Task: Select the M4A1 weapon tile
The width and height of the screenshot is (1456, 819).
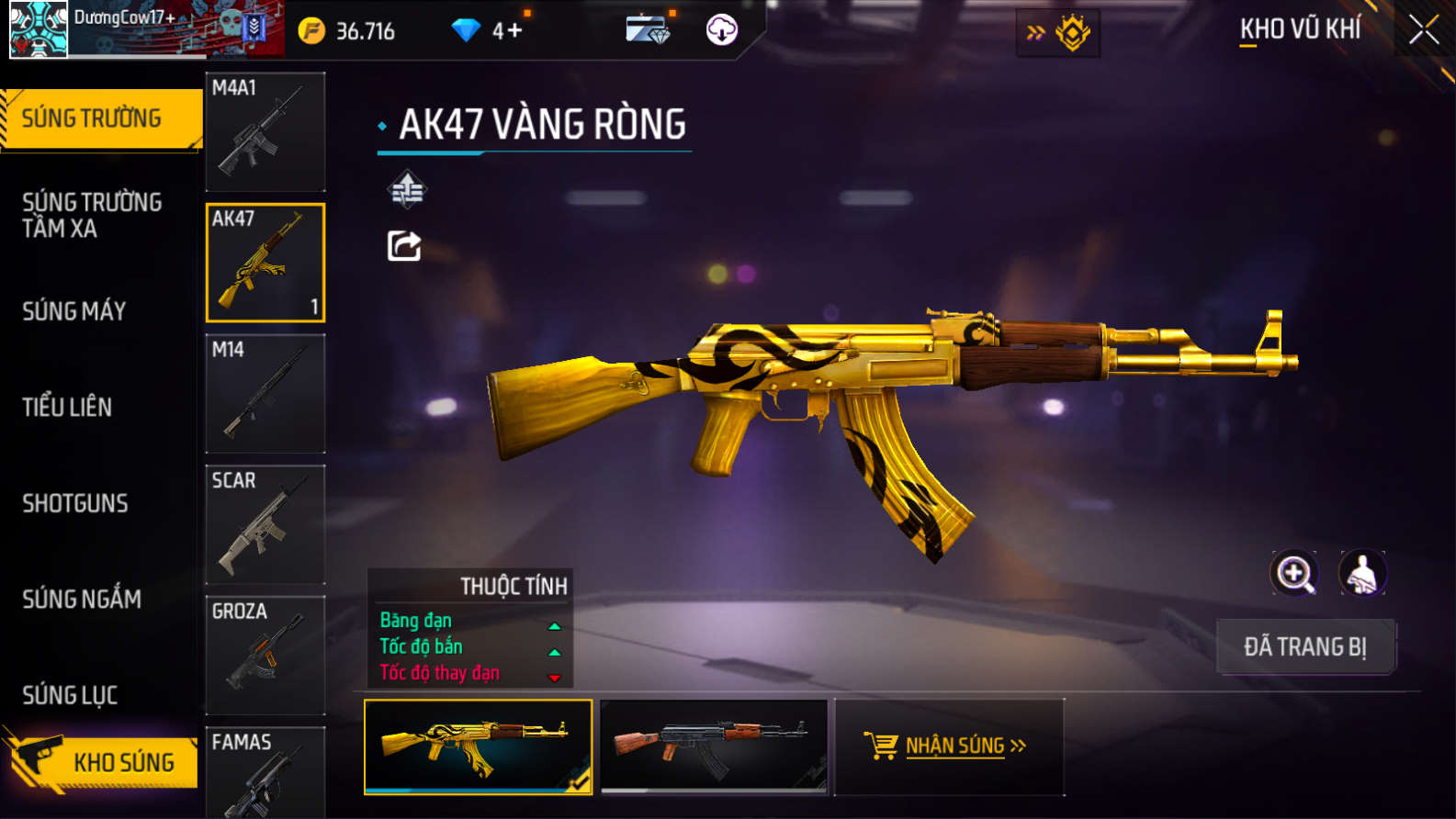Action: coord(265,131)
